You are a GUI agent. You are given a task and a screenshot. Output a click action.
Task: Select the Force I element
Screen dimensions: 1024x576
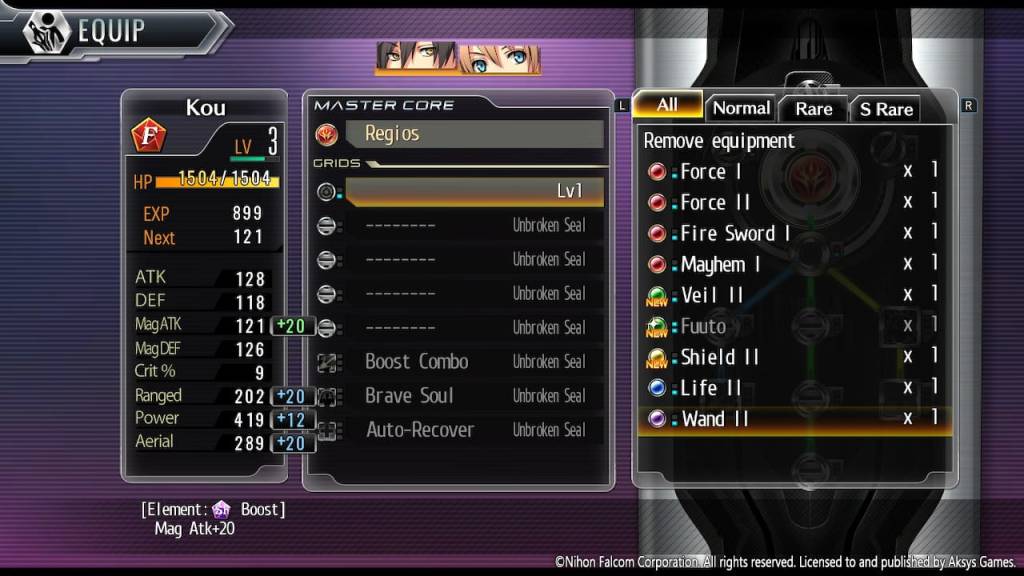(711, 172)
